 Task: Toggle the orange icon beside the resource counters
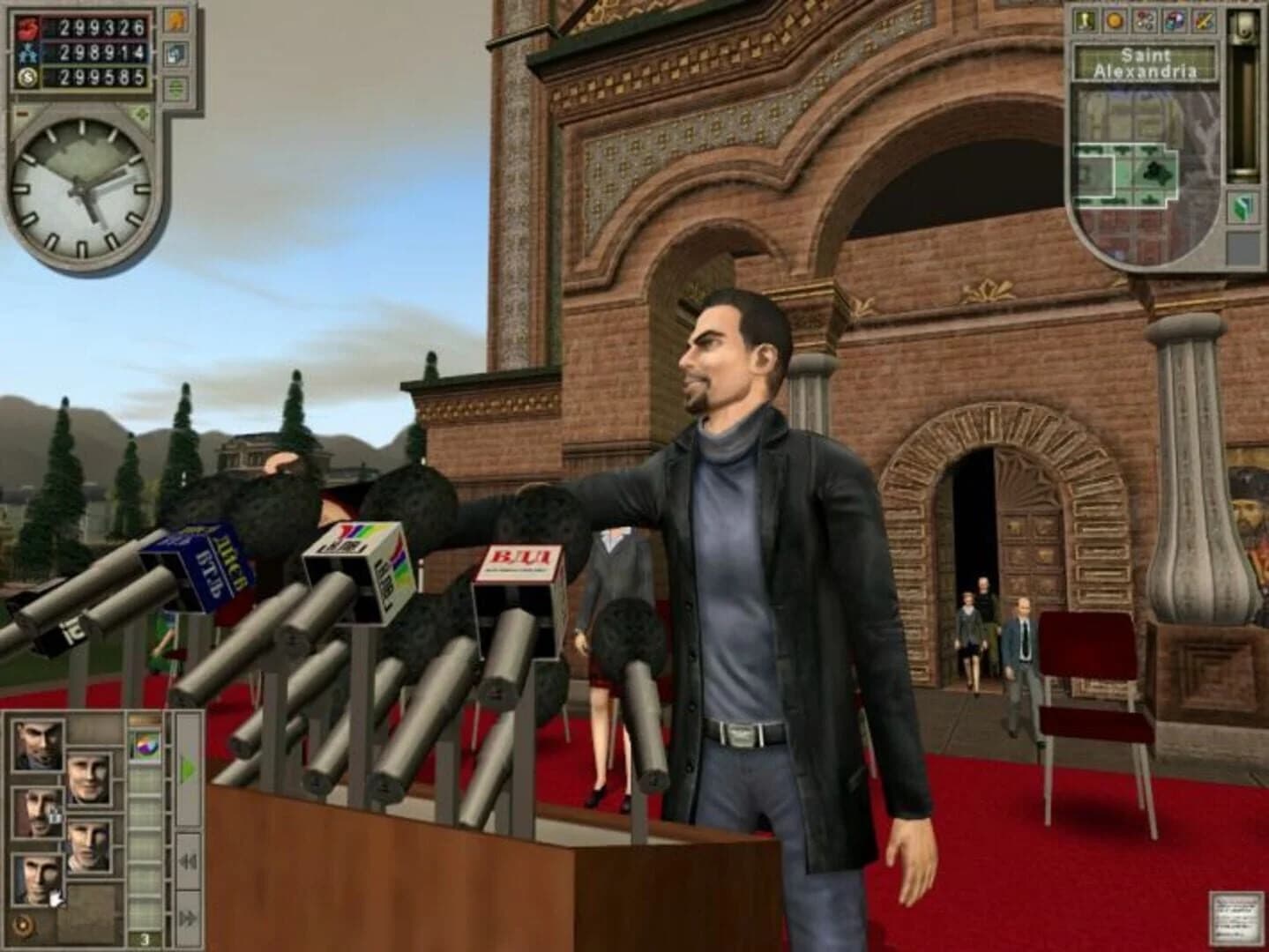(x=174, y=20)
